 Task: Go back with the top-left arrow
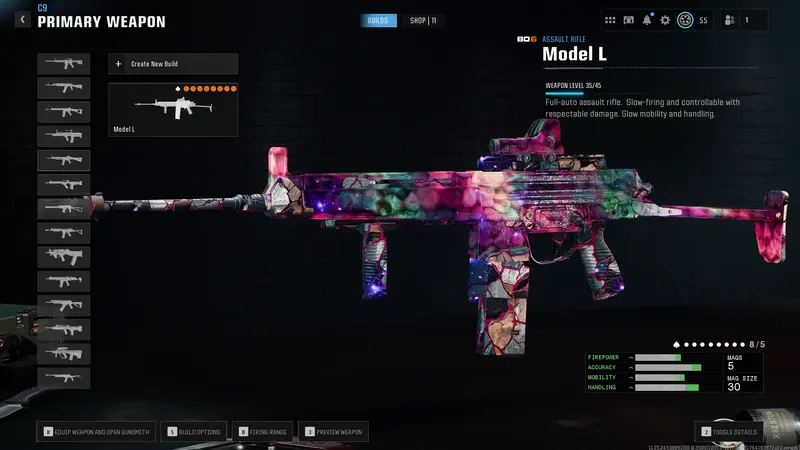click(x=22, y=19)
